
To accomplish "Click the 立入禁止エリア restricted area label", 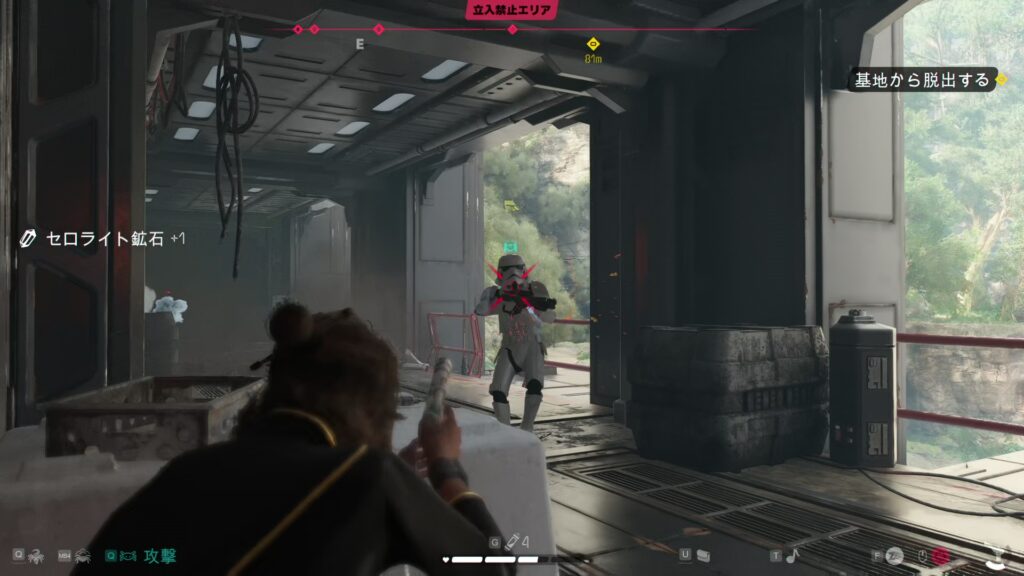I will point(512,10).
